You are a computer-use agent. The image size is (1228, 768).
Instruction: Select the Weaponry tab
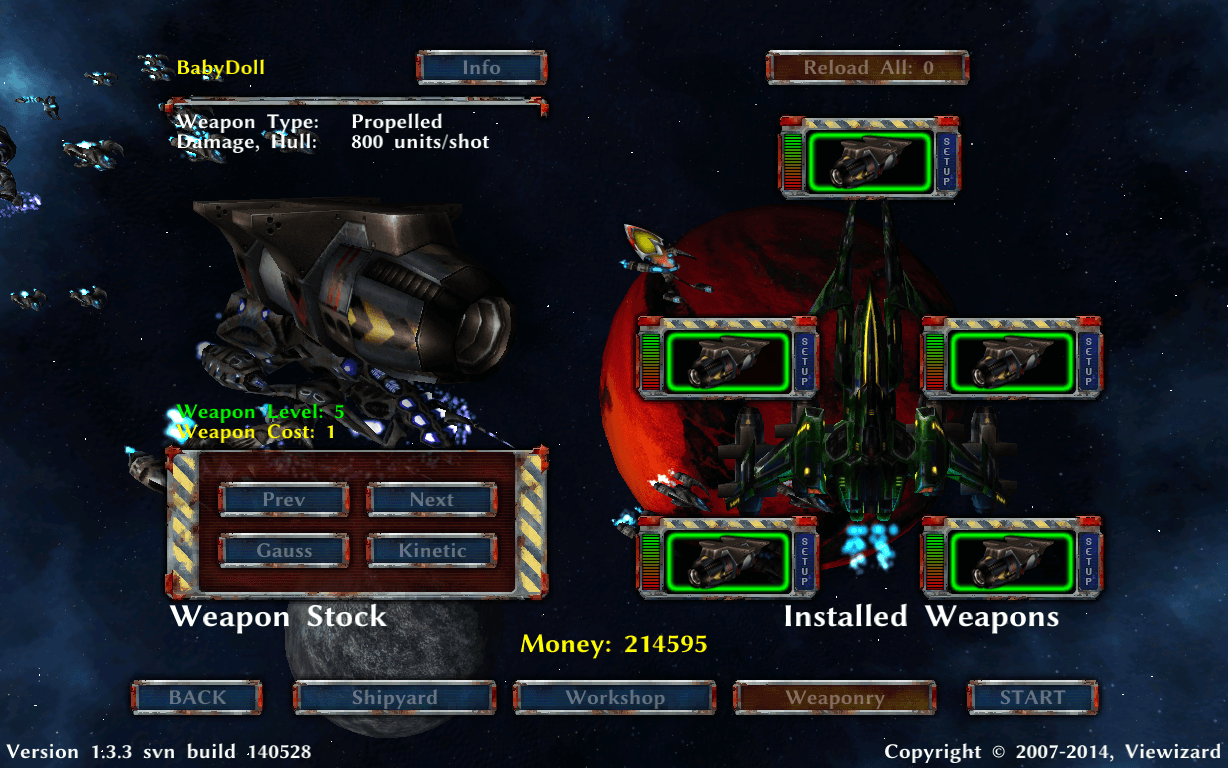click(835, 698)
